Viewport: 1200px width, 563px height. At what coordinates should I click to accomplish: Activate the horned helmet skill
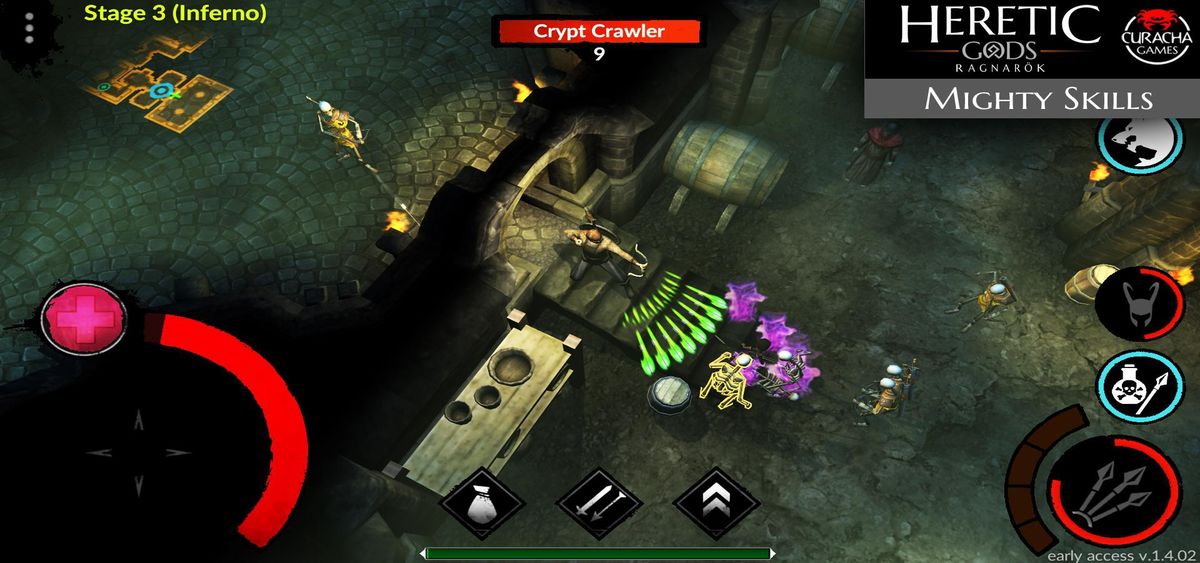click(x=1140, y=301)
